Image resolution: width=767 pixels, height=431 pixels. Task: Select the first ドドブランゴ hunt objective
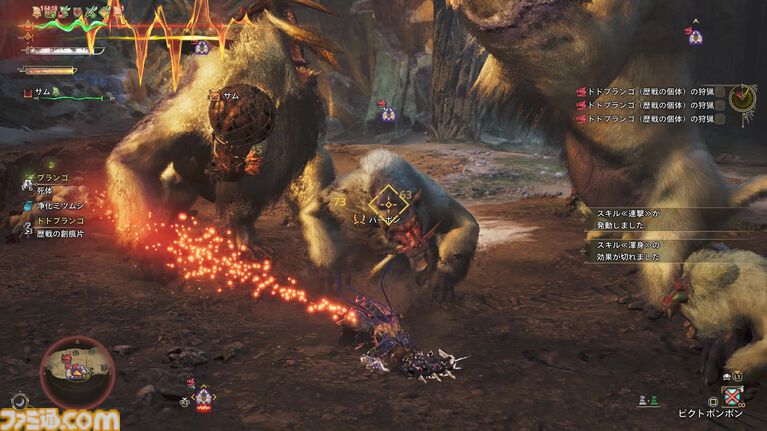coord(646,91)
